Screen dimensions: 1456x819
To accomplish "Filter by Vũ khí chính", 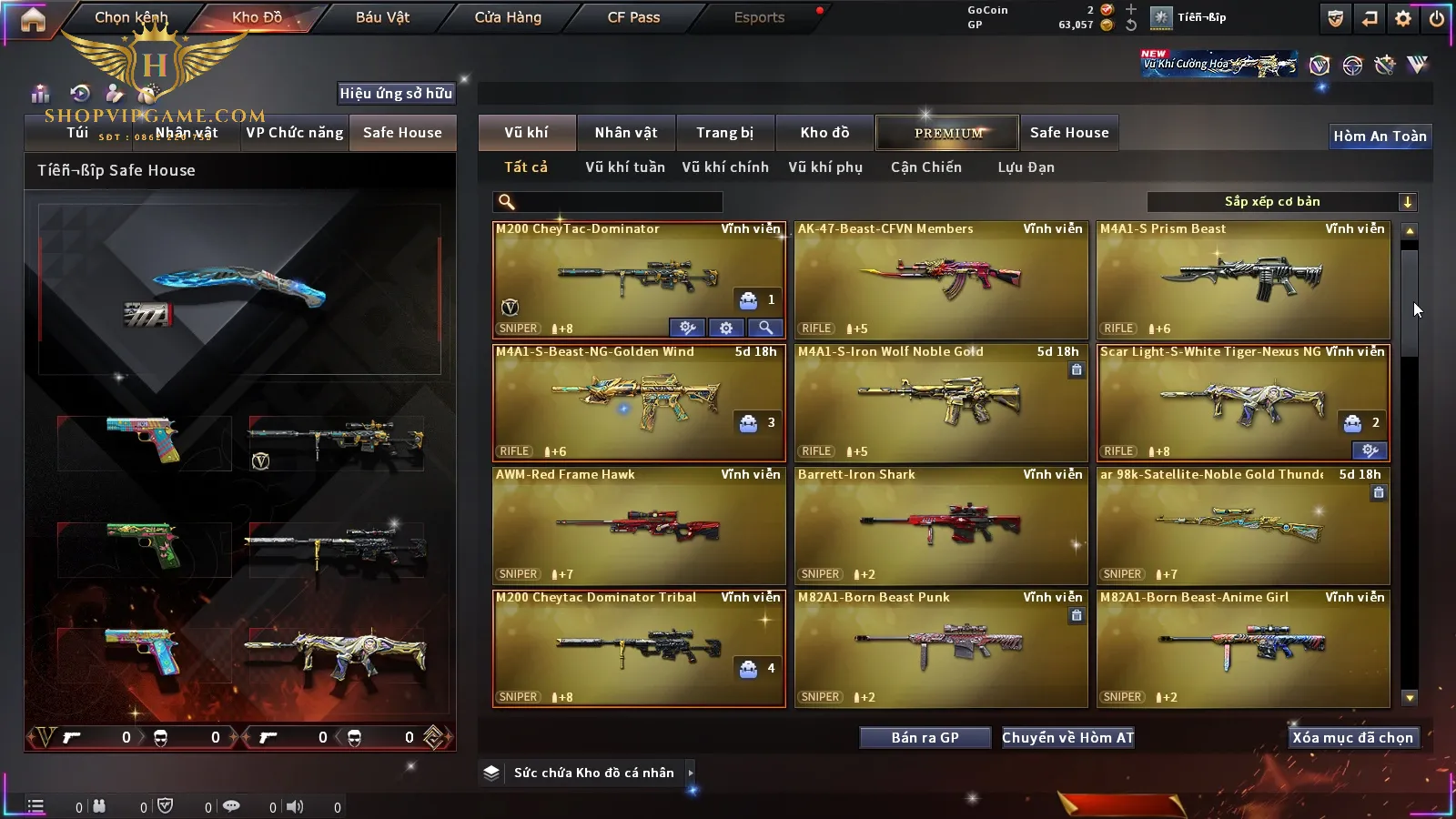I will coord(724,167).
